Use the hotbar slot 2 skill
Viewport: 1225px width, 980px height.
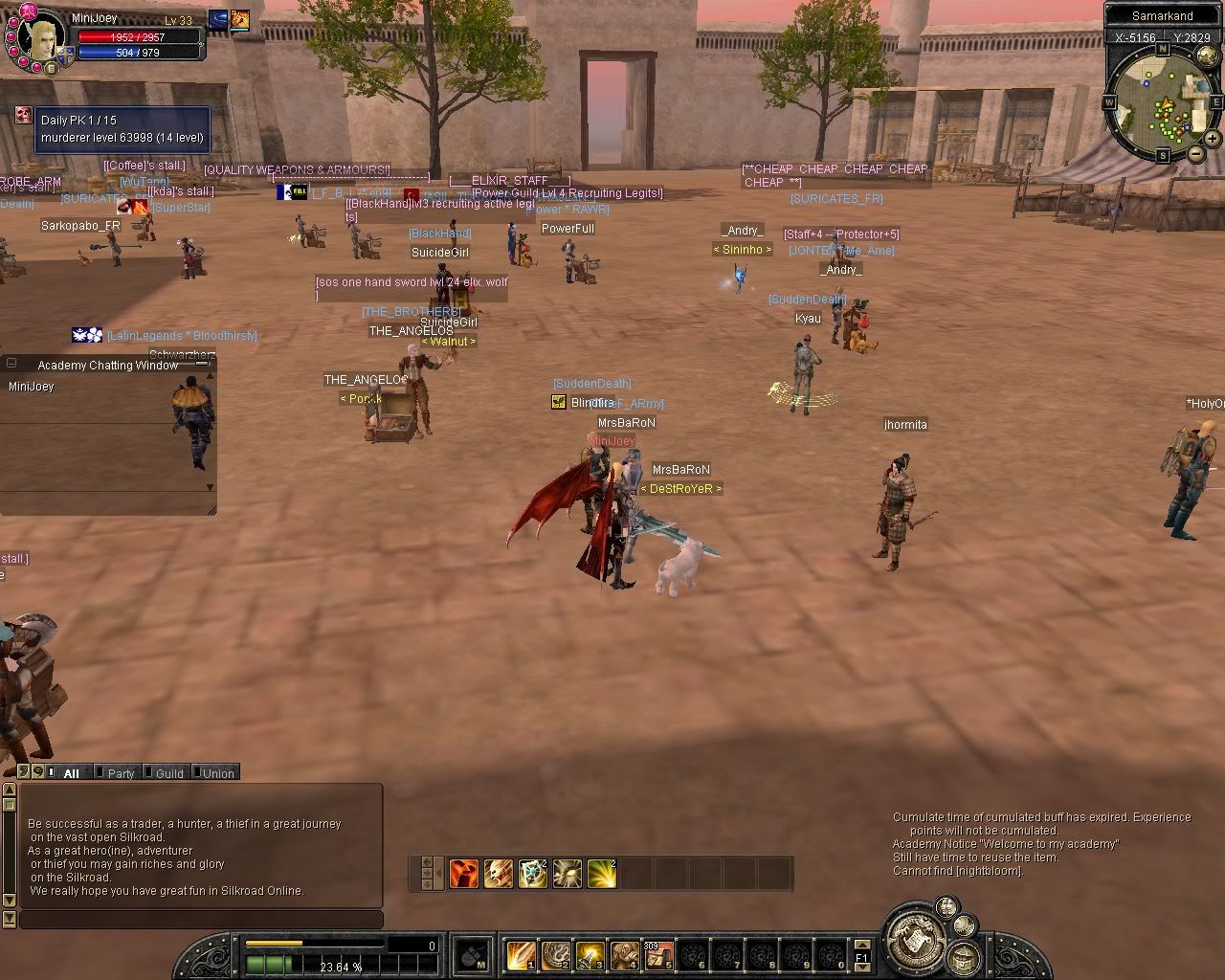[x=556, y=953]
